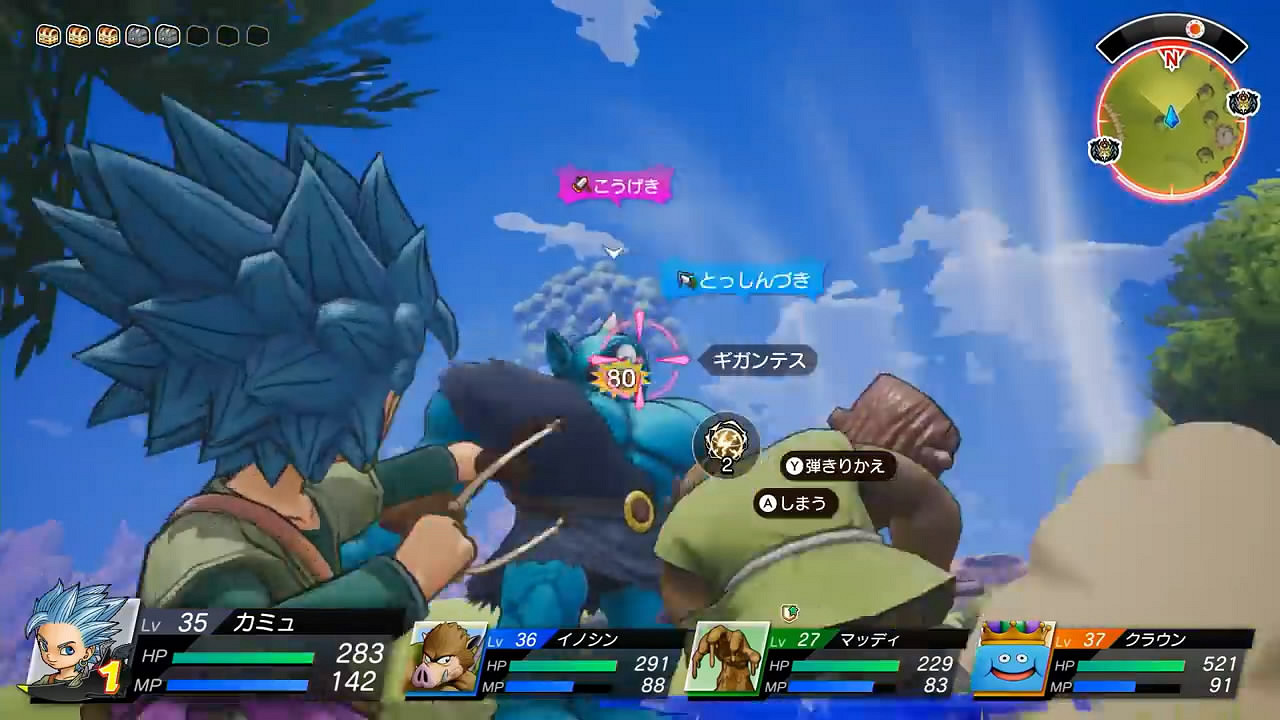The width and height of the screenshot is (1280, 720).
Task: Select a silver treasure chest in the hotbar
Action: coord(140,35)
